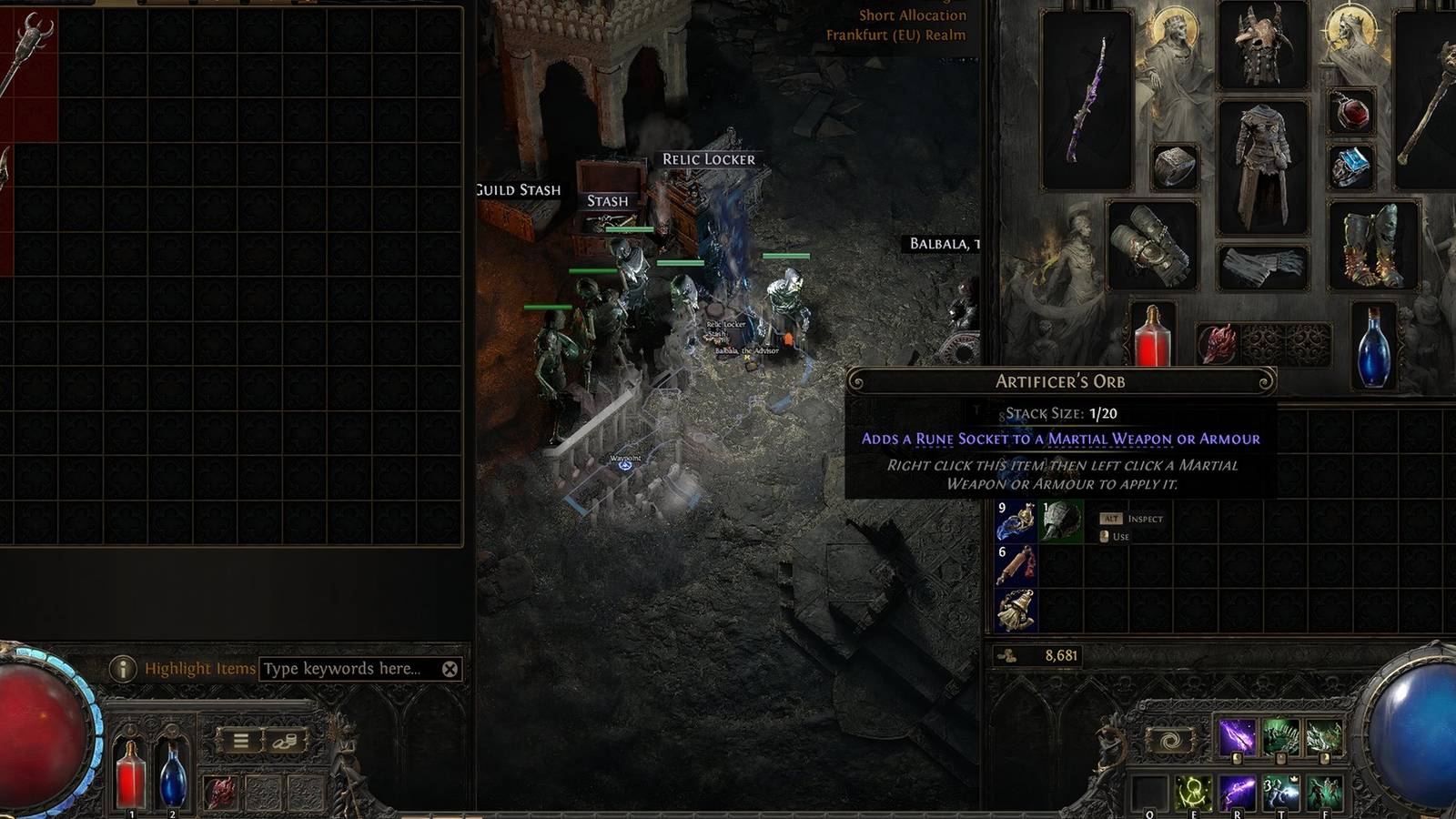Clear the stash search with the X button
This screenshot has width=1456, height=819.
coord(449,668)
